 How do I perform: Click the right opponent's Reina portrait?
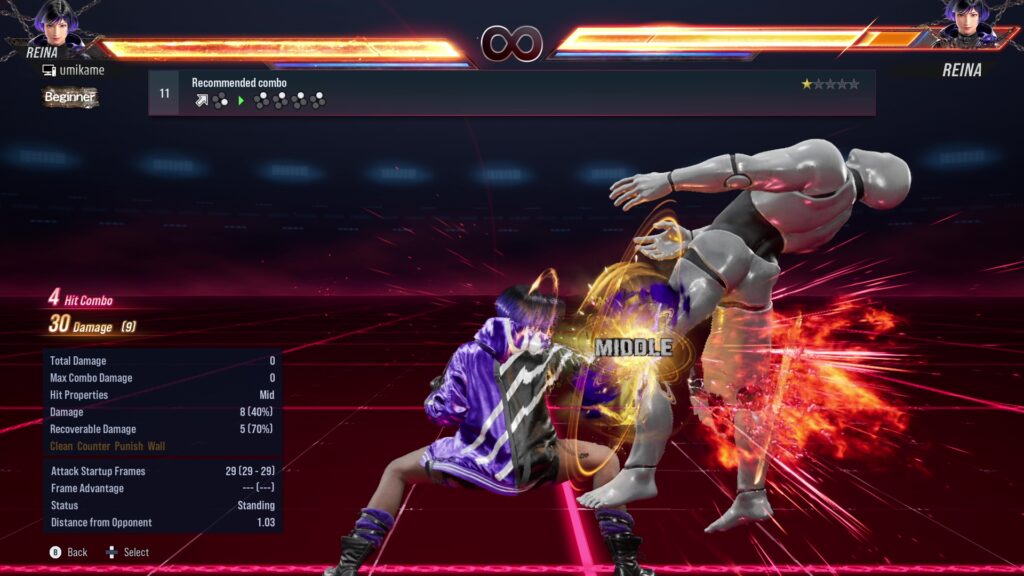(965, 22)
